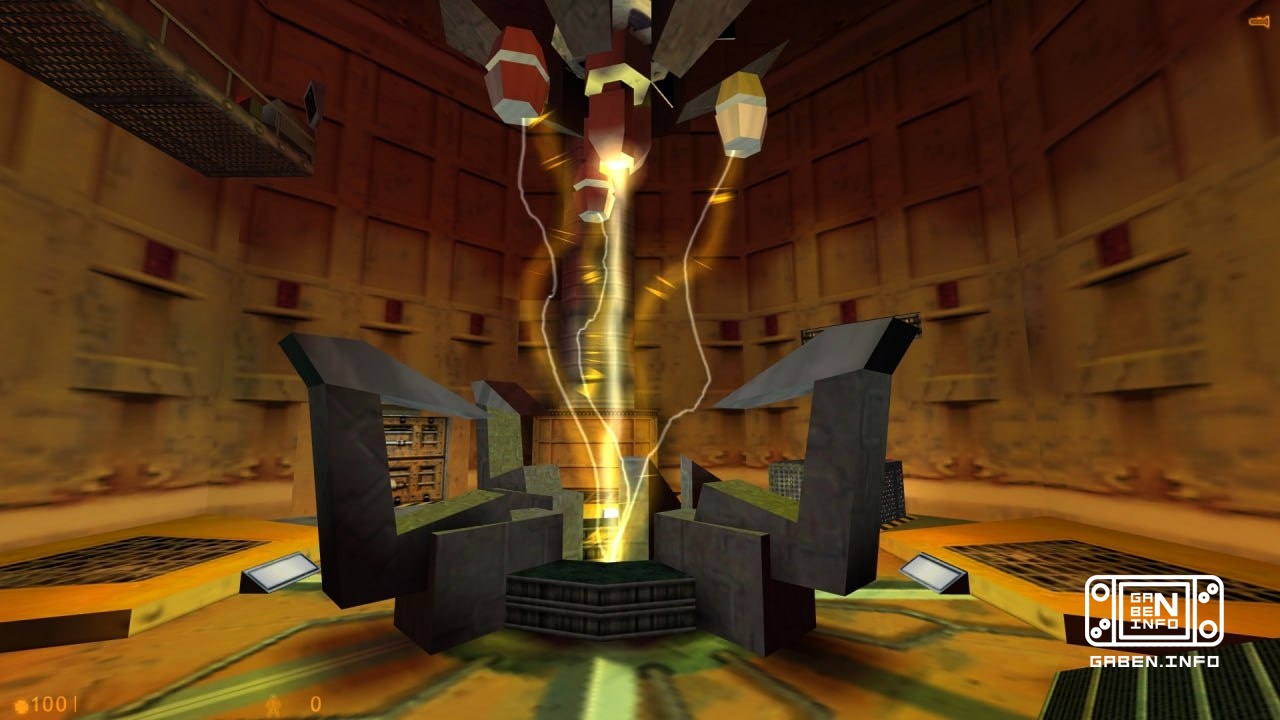
Task: Expand the central stepped pedestal platform
Action: (x=600, y=600)
